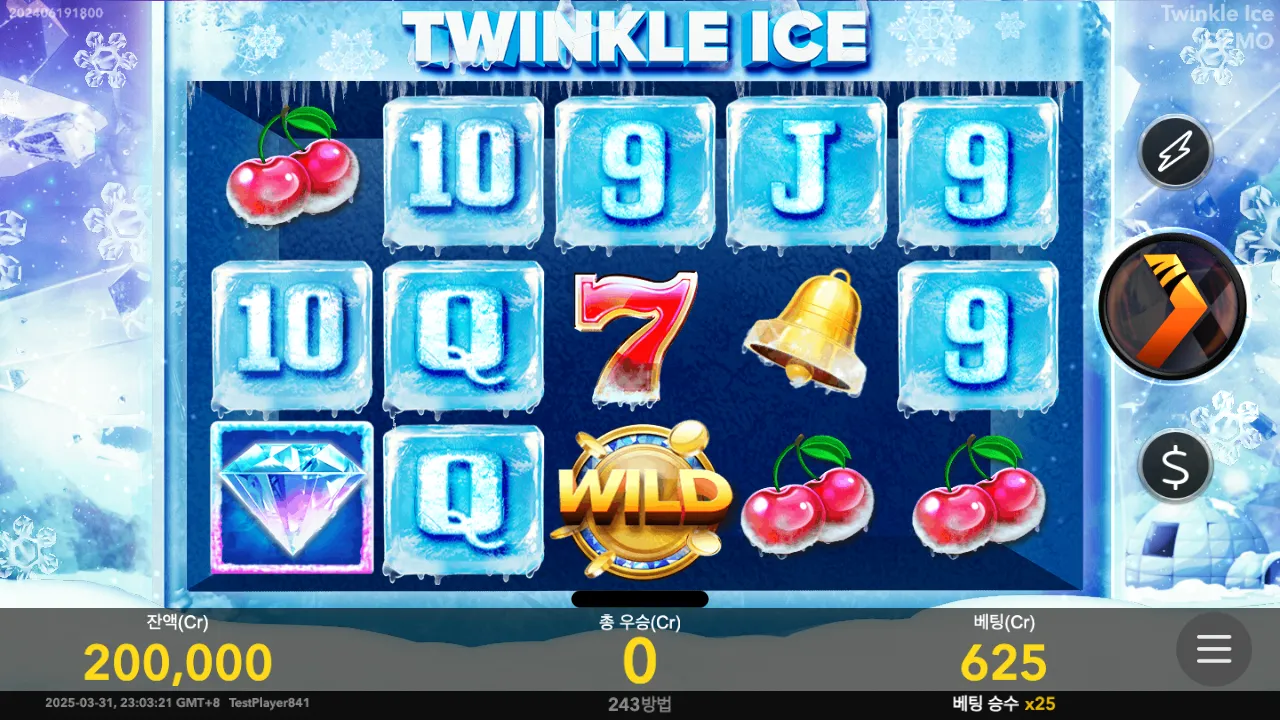Click the frozen 10 symbol on reel two
The height and width of the screenshot is (720, 1280).
(x=463, y=170)
